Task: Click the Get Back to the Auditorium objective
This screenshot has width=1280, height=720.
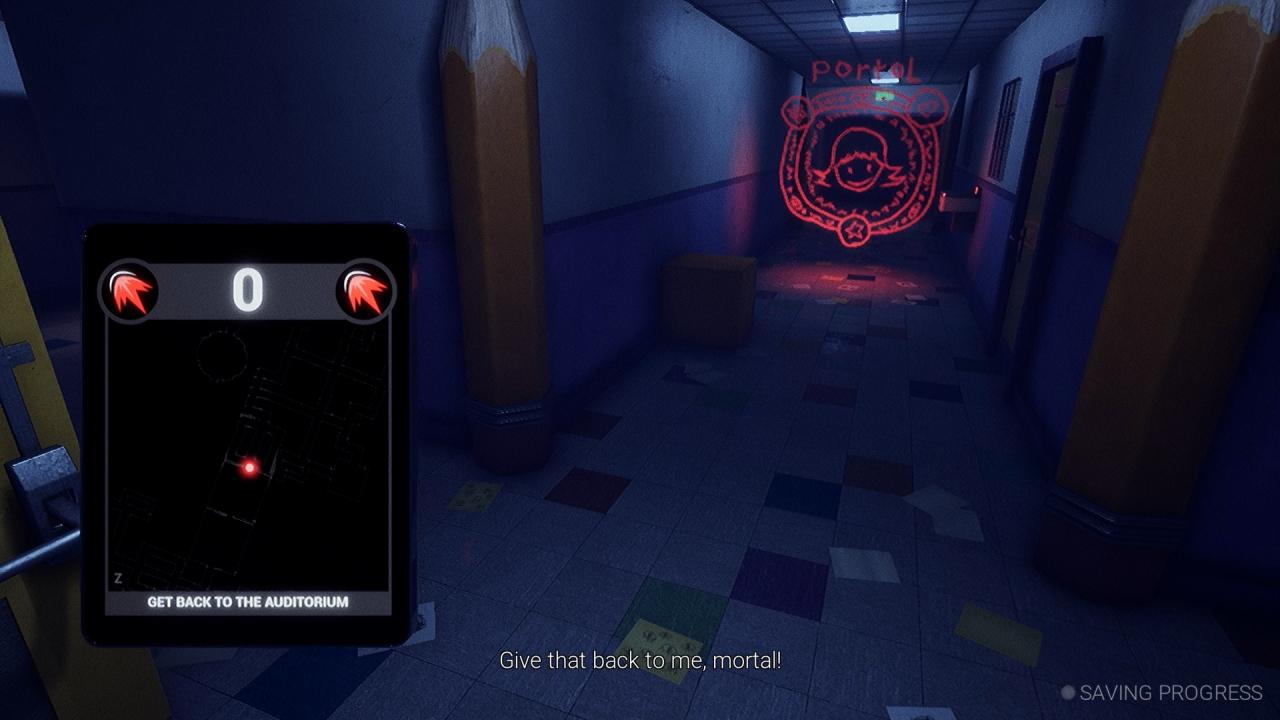Action: 247,602
